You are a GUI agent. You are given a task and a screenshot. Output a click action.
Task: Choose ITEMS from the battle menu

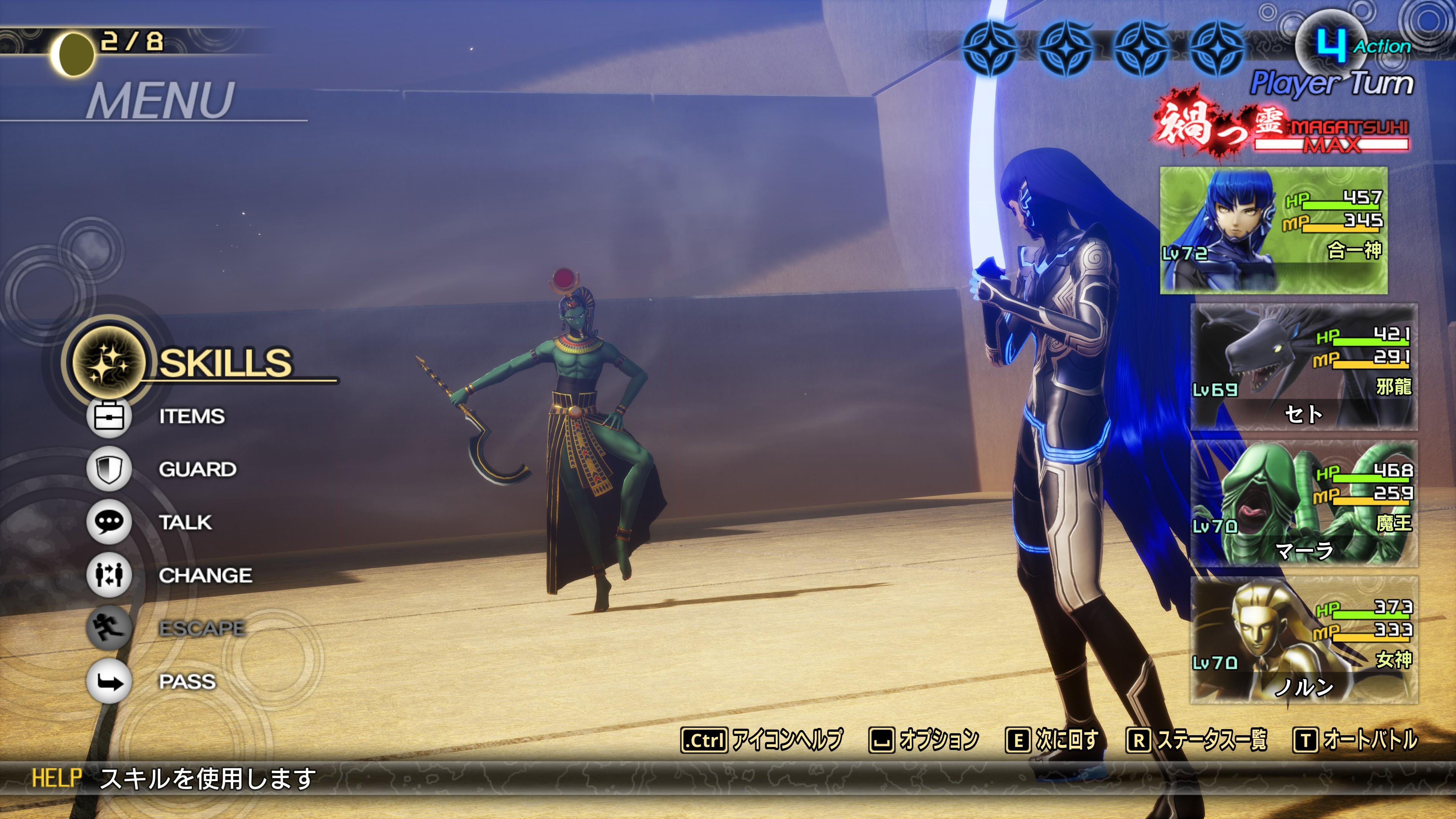[x=191, y=417]
